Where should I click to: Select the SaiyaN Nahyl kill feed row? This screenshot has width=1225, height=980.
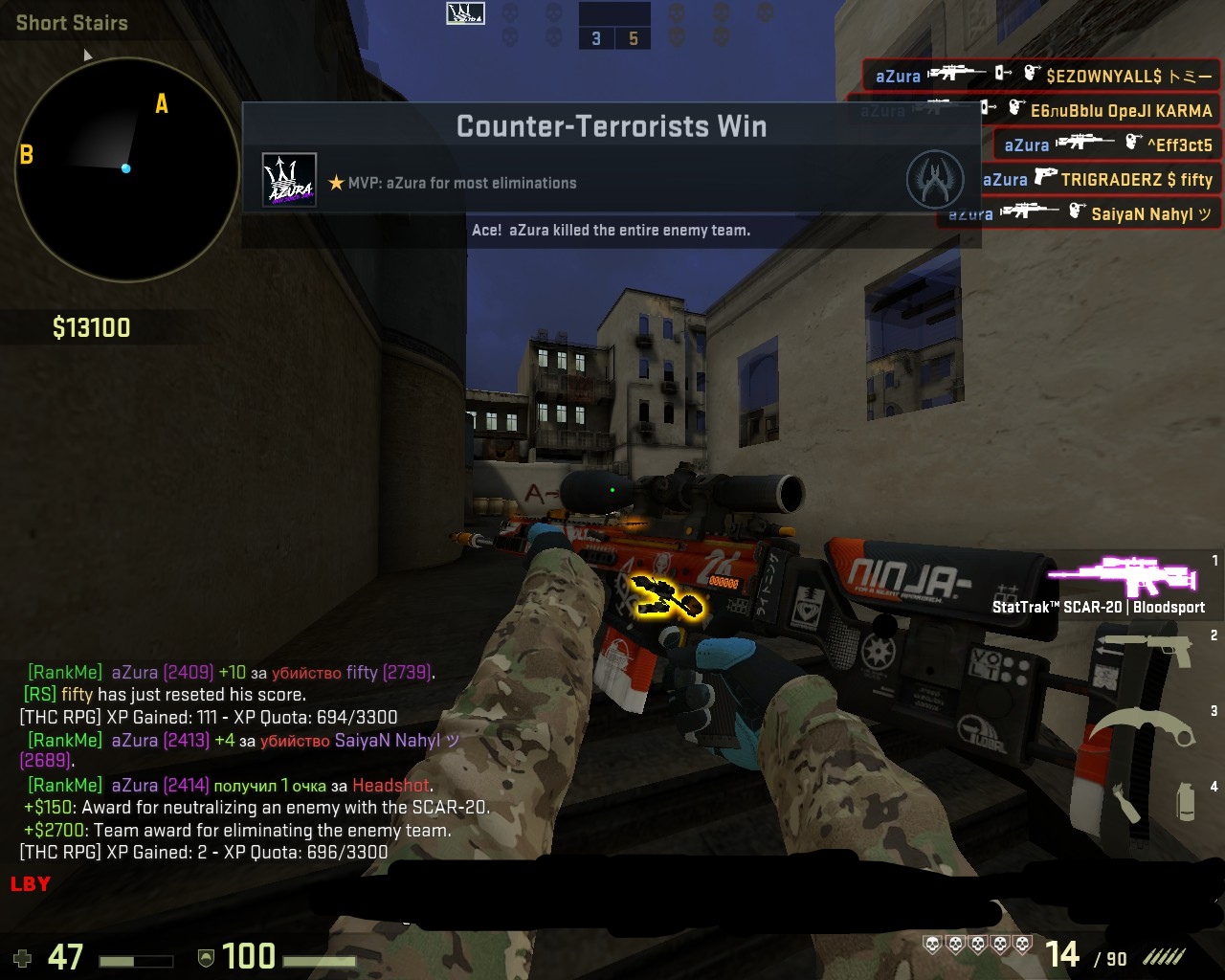tap(1078, 213)
